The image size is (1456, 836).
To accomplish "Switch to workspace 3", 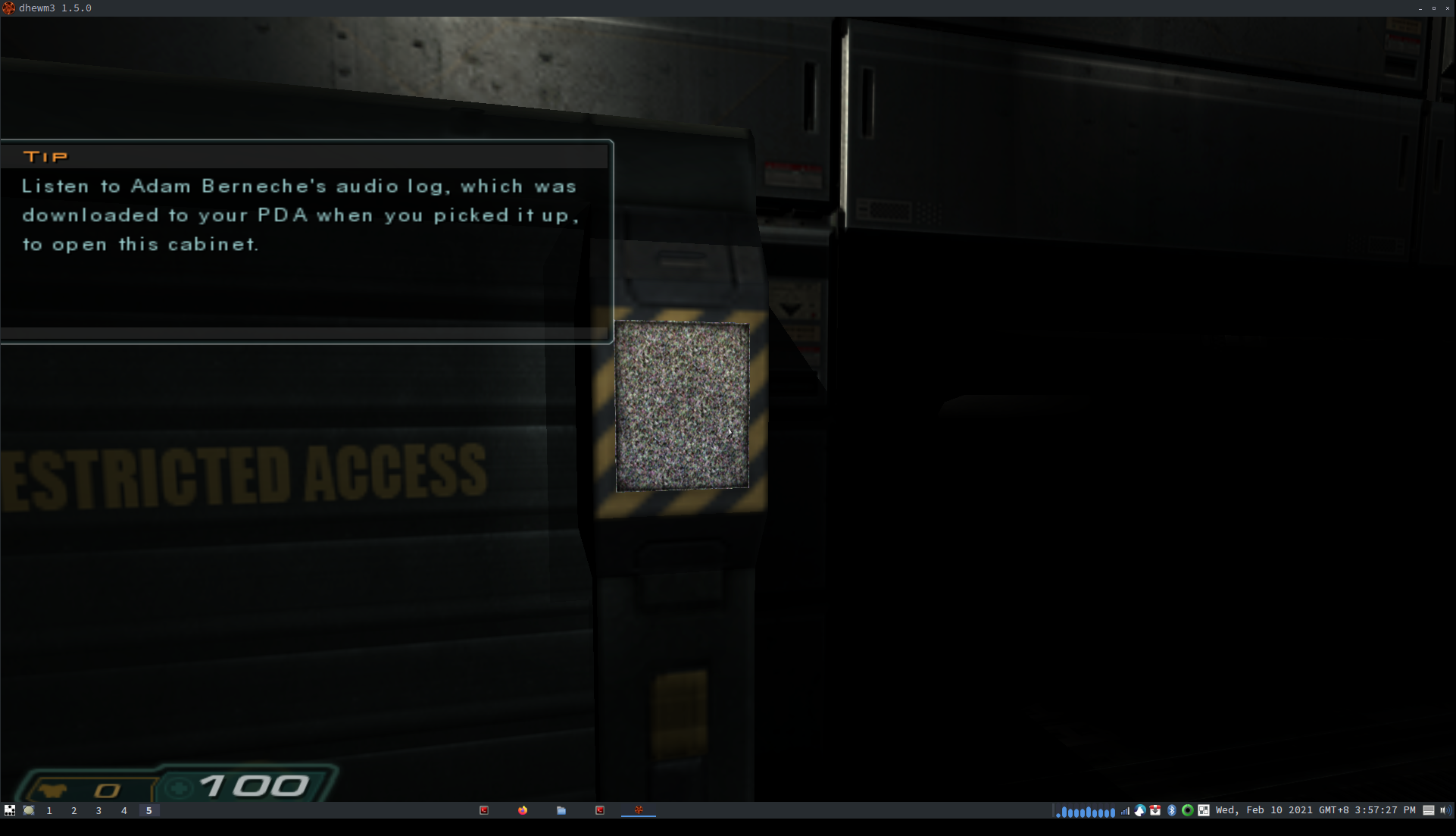I will (x=98, y=810).
